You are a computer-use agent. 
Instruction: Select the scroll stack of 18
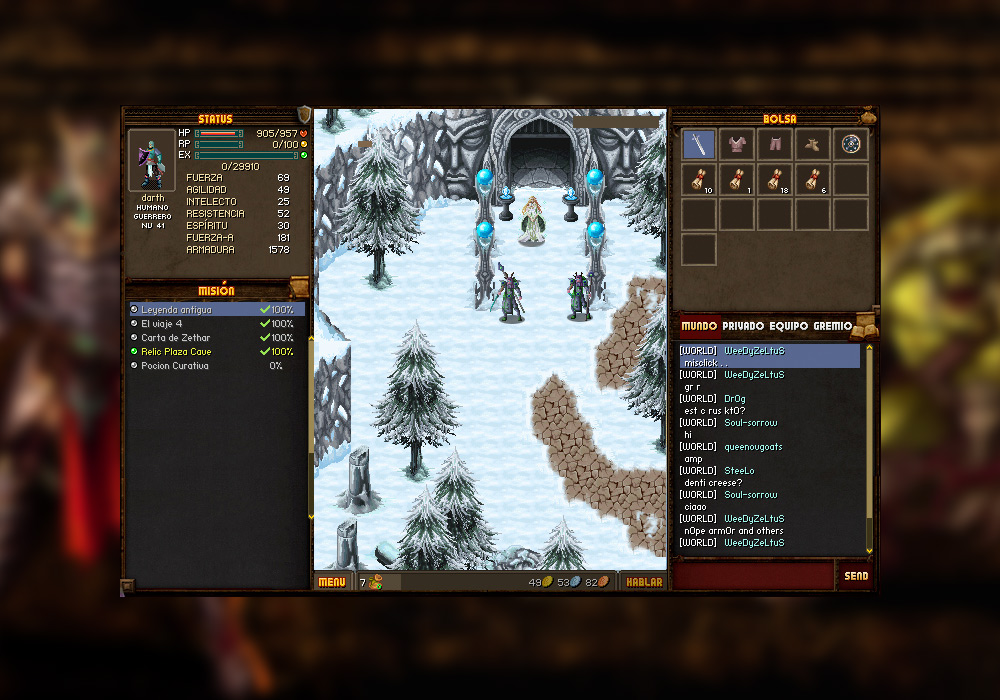point(775,180)
